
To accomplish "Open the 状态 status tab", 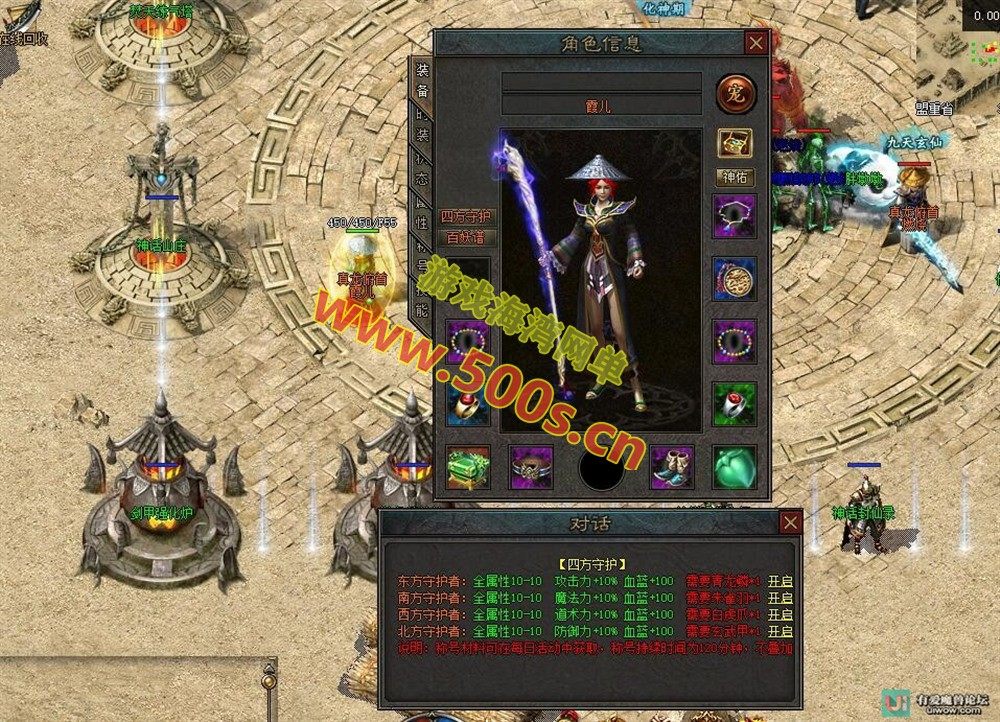I will [423, 171].
